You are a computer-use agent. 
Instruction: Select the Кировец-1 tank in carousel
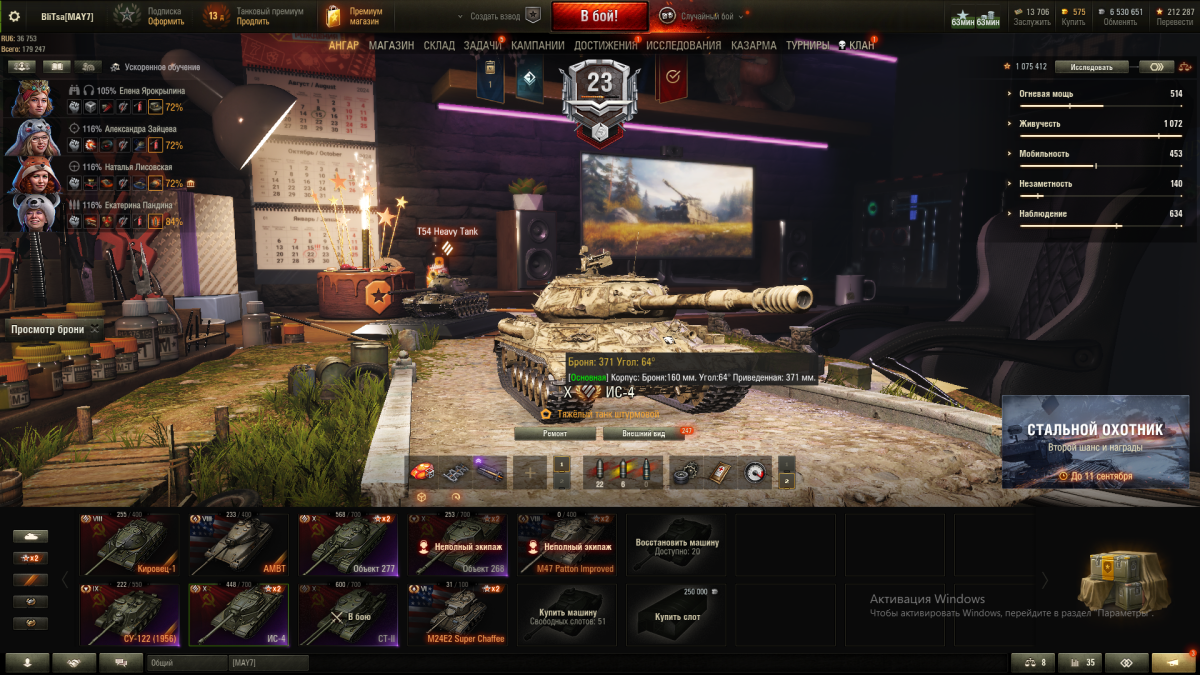[128, 545]
